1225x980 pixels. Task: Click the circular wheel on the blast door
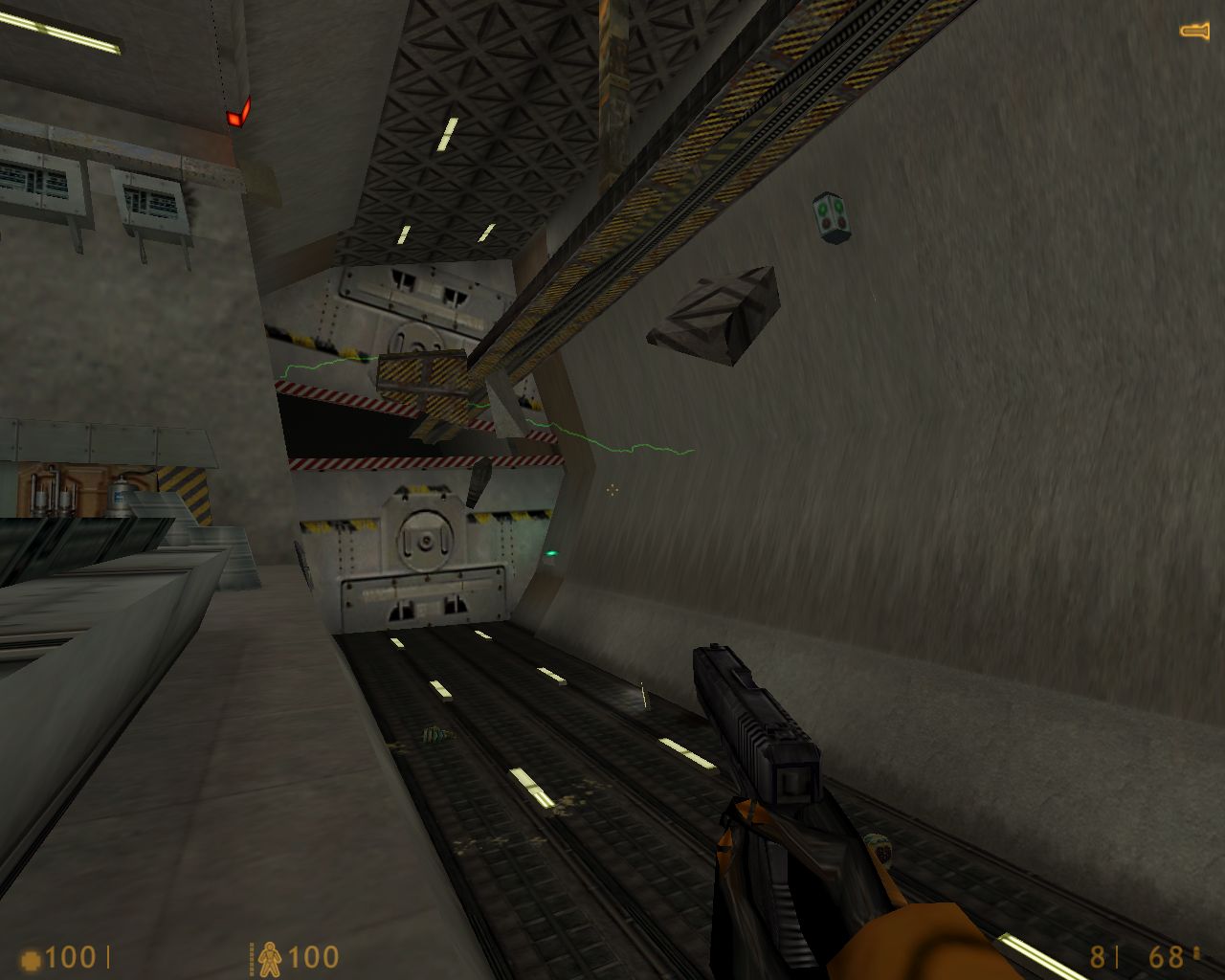[424, 541]
